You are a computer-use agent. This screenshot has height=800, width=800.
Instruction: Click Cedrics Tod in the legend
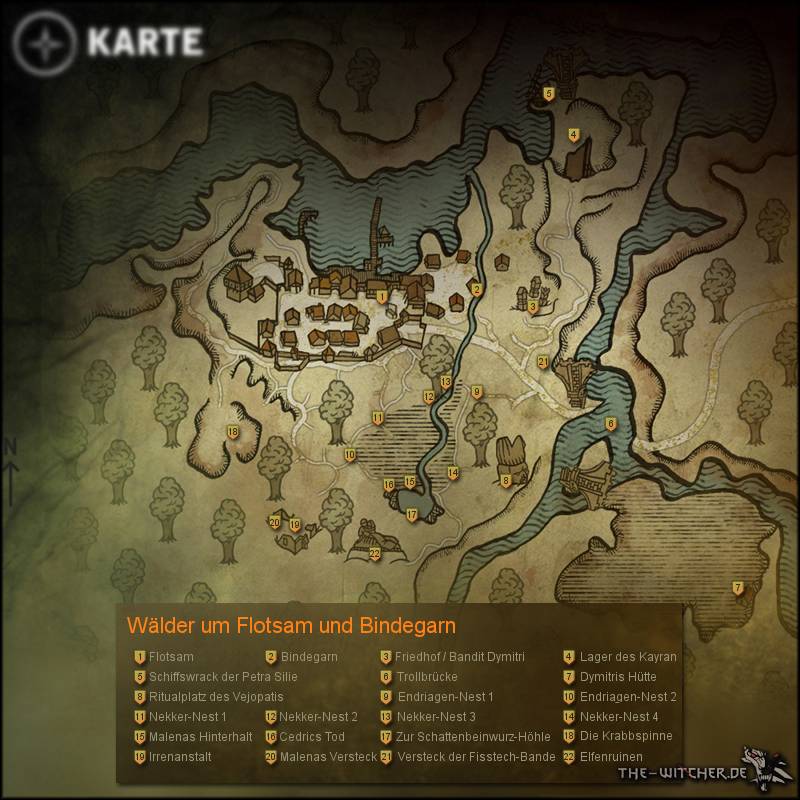click(312, 737)
